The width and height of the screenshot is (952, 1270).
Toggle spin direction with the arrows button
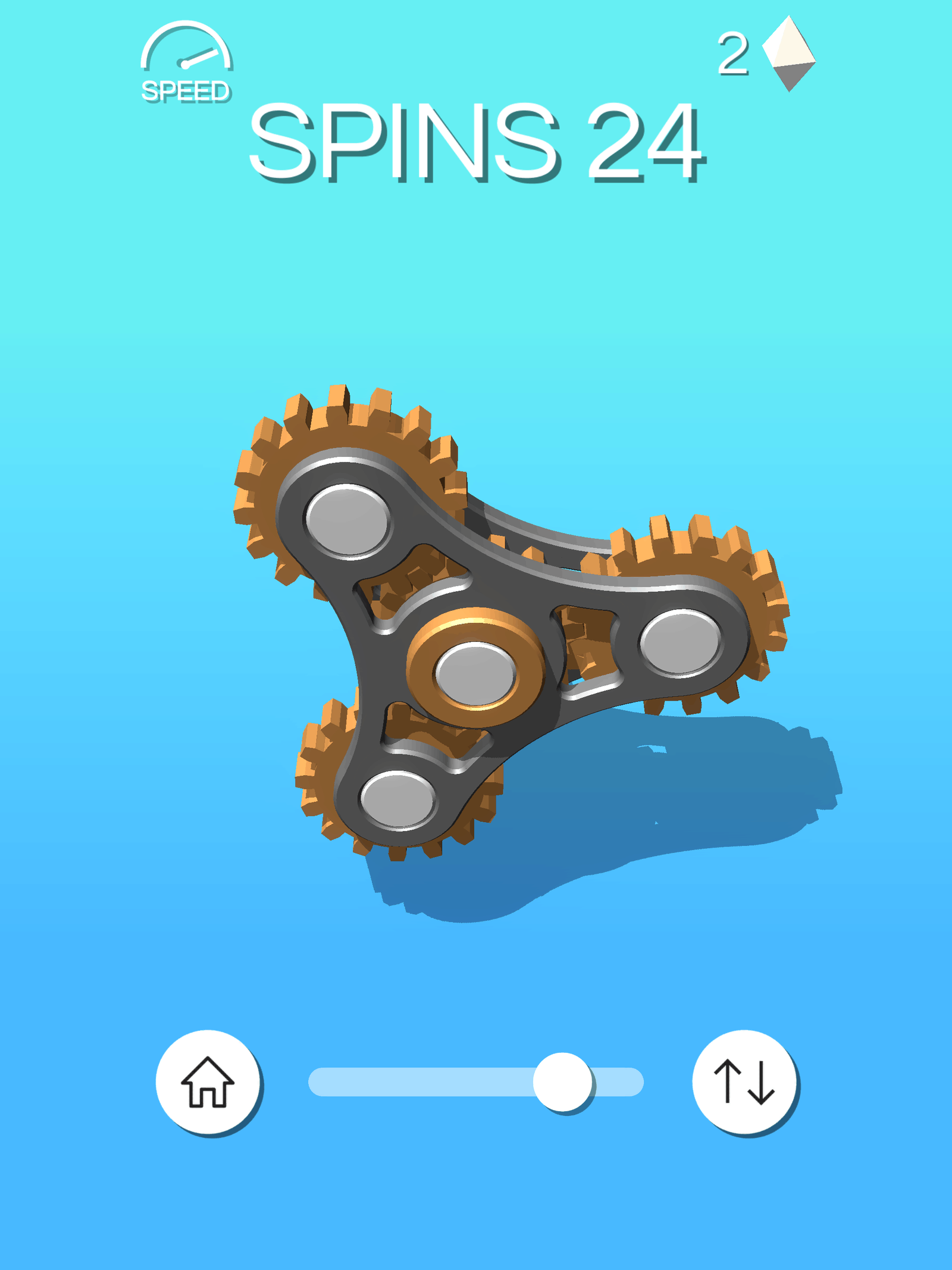coord(744,1081)
